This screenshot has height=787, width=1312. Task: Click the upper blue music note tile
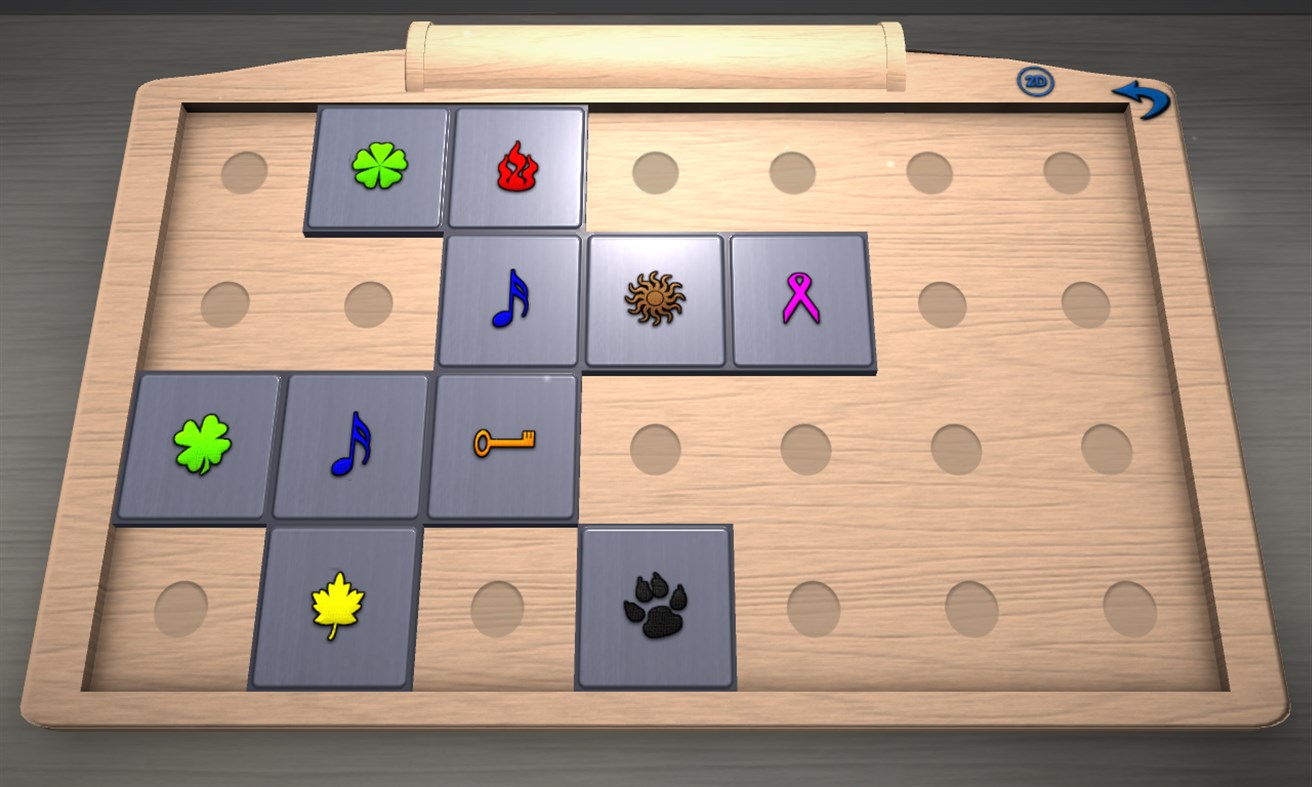(x=512, y=300)
